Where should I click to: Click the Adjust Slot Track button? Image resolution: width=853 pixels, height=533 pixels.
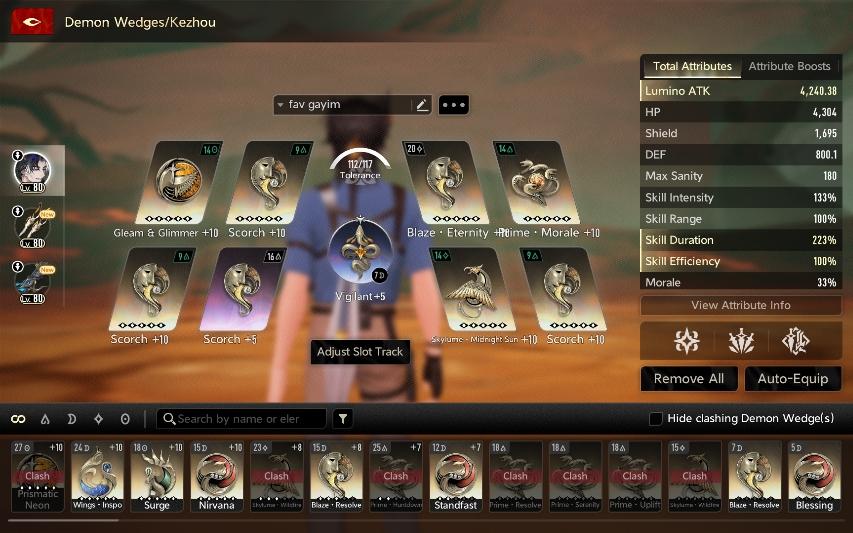point(360,352)
